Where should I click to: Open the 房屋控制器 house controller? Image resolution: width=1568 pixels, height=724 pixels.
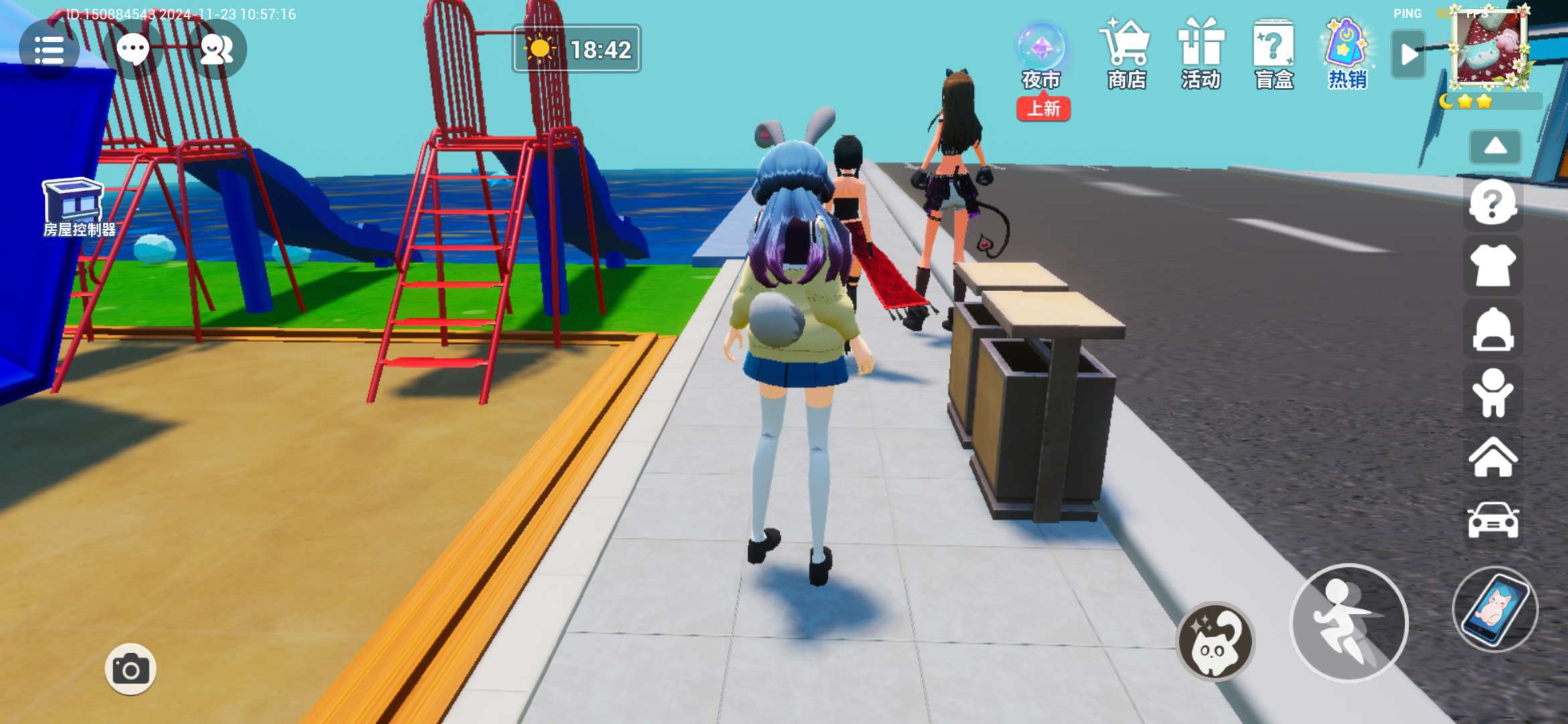tap(75, 208)
